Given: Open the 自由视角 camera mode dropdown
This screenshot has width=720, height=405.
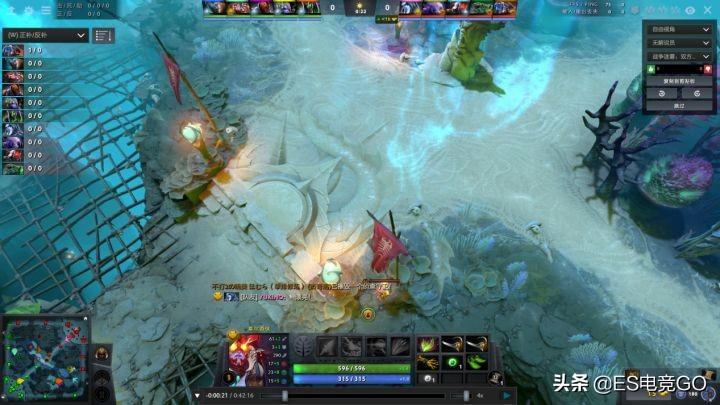Looking at the screenshot, I should (x=679, y=30).
